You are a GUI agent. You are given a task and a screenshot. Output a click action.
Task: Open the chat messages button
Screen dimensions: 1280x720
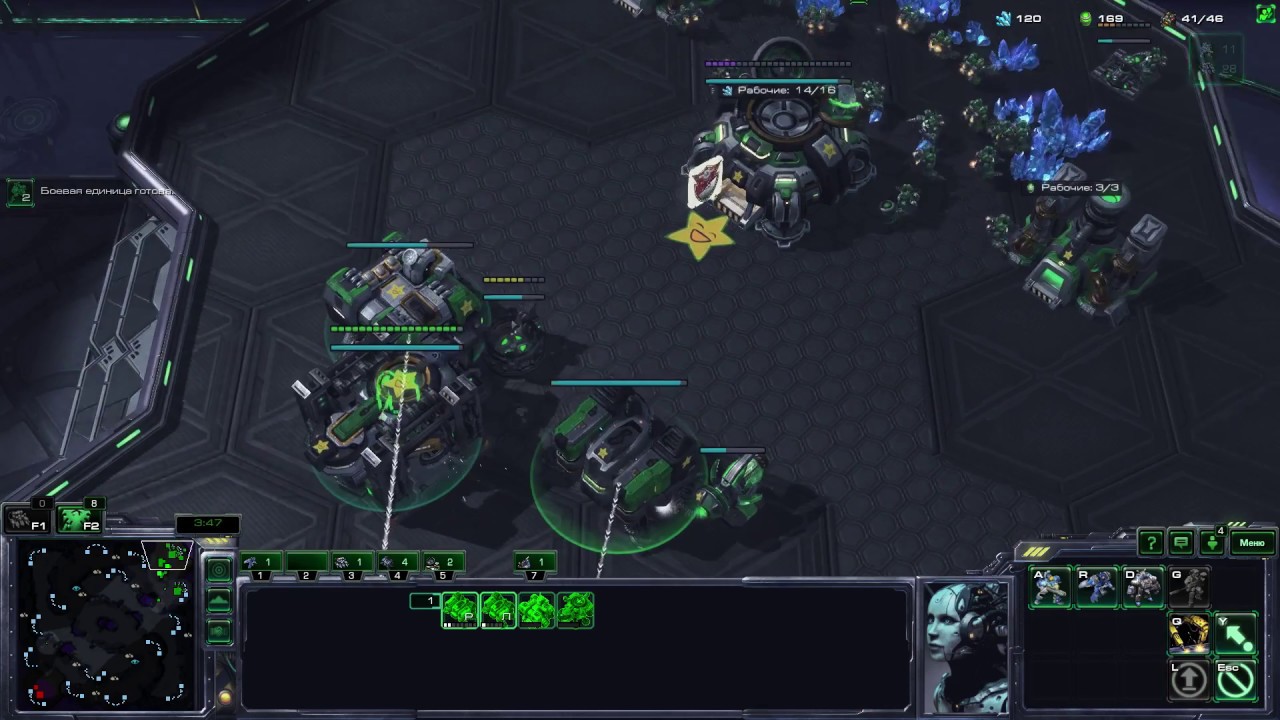coord(1181,543)
